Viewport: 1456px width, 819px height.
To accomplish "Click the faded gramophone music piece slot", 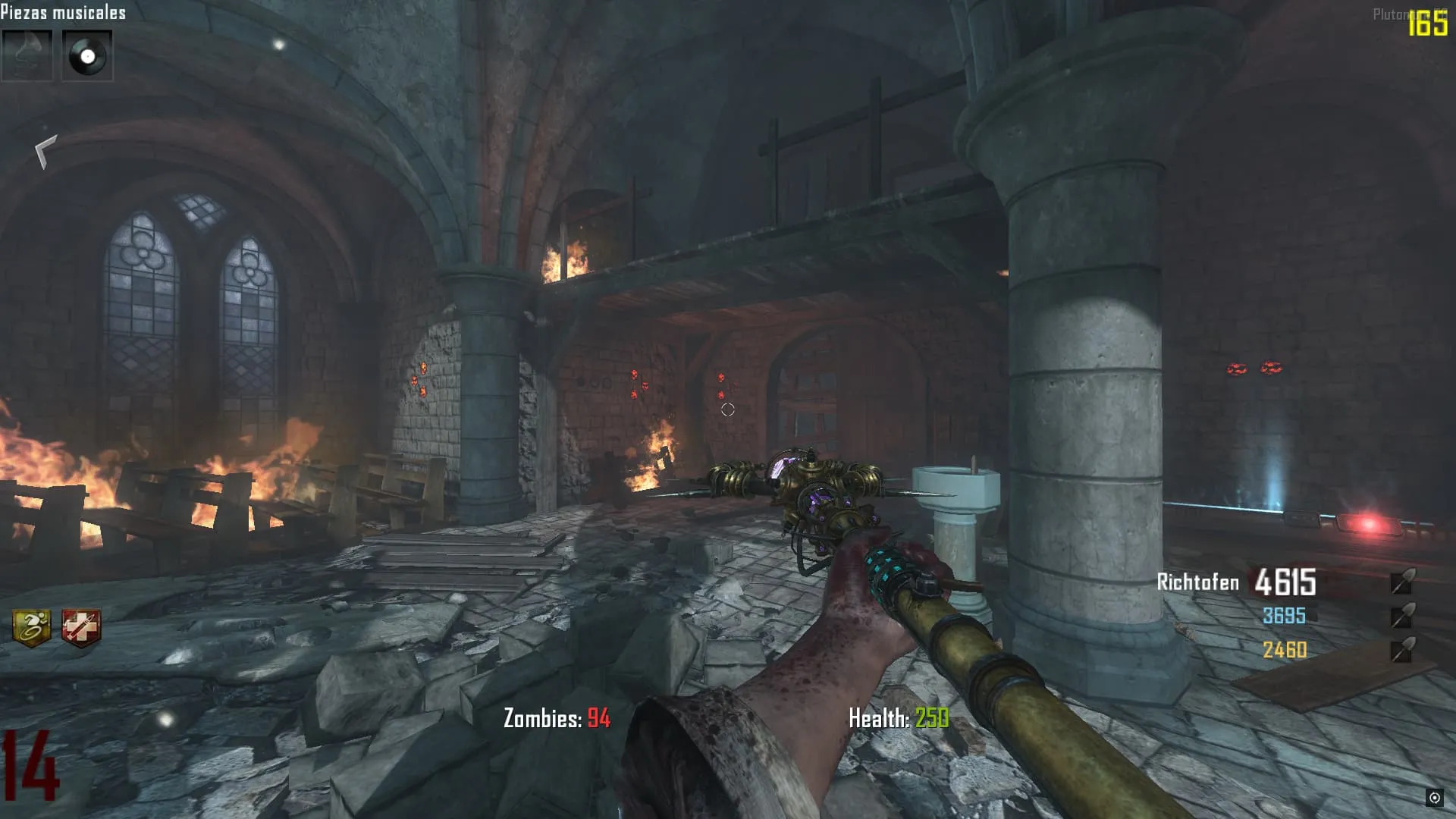I will (27, 55).
